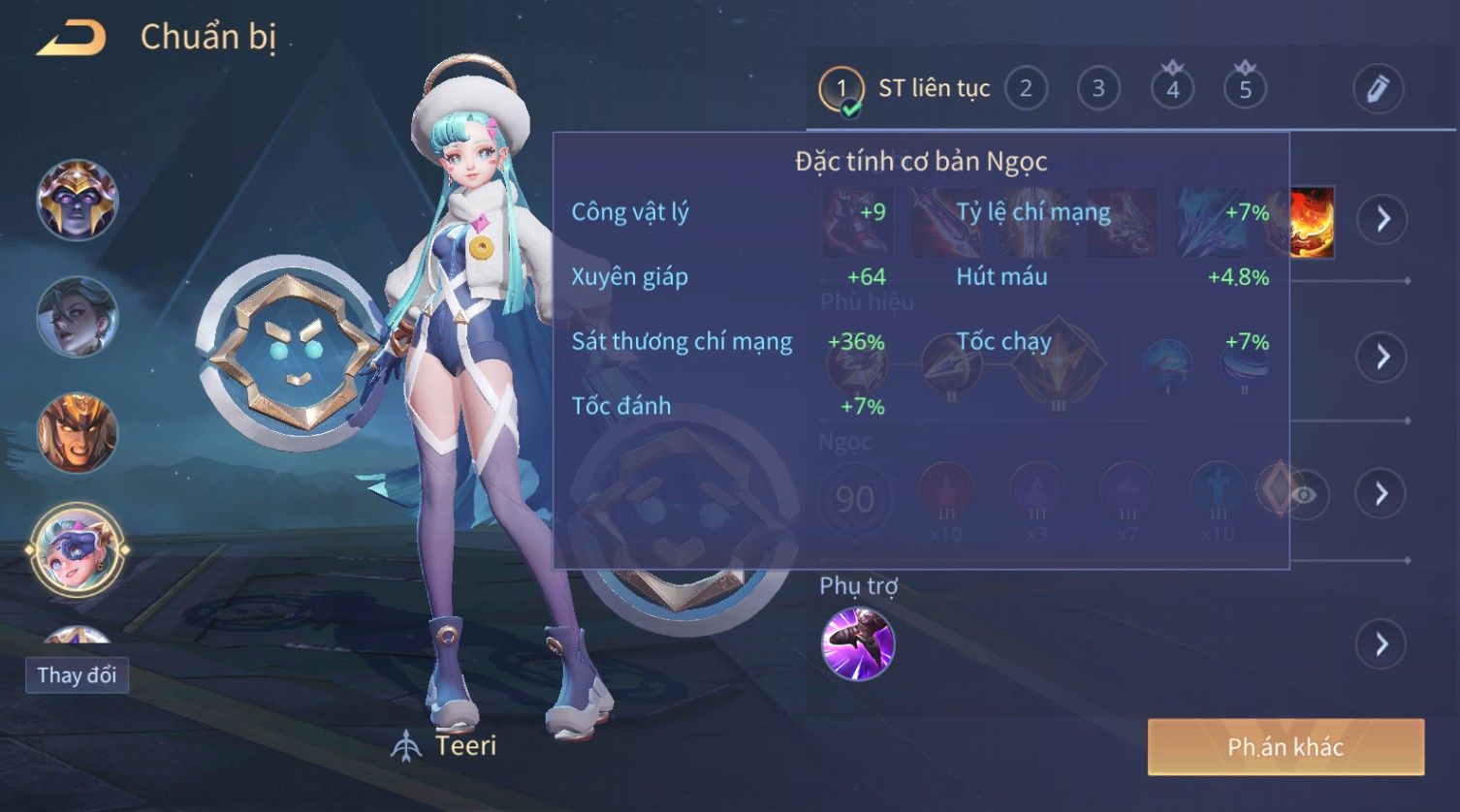Select the pale blue-haired hero portrait

point(77,316)
